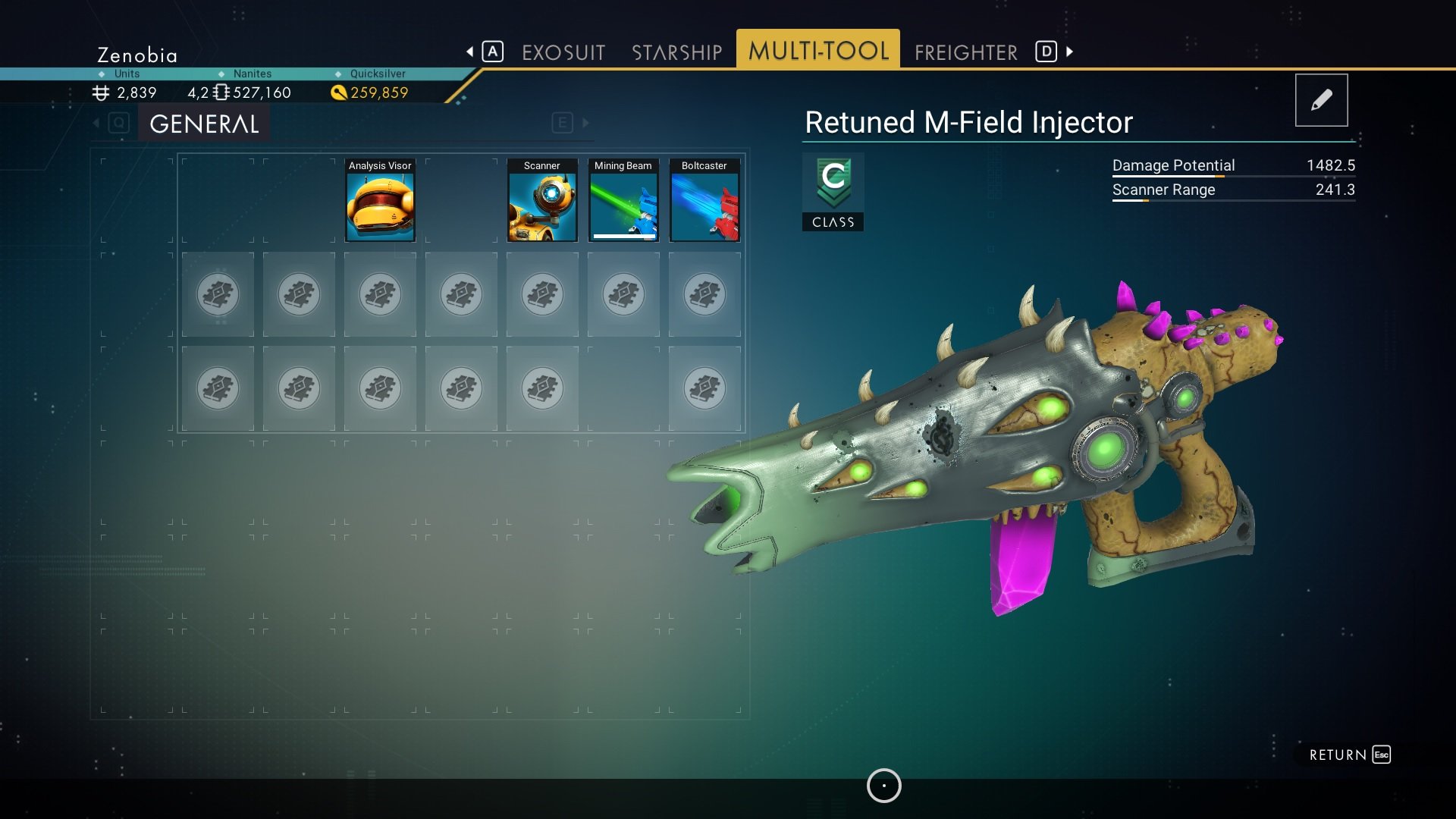Open the Starship tab
This screenshot has height=819, width=1456.
click(676, 52)
